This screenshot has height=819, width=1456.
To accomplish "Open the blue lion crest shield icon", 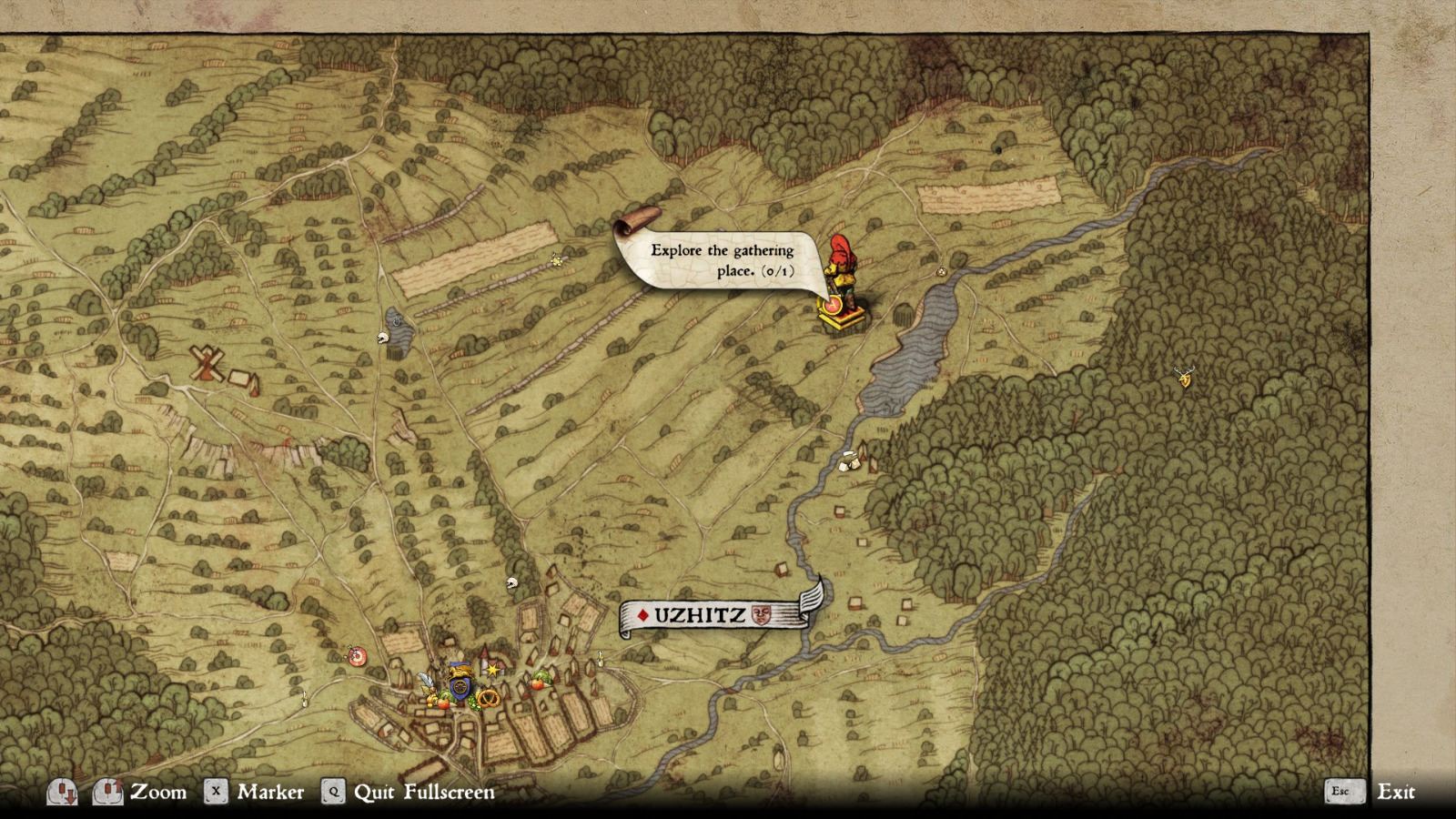I will [460, 682].
